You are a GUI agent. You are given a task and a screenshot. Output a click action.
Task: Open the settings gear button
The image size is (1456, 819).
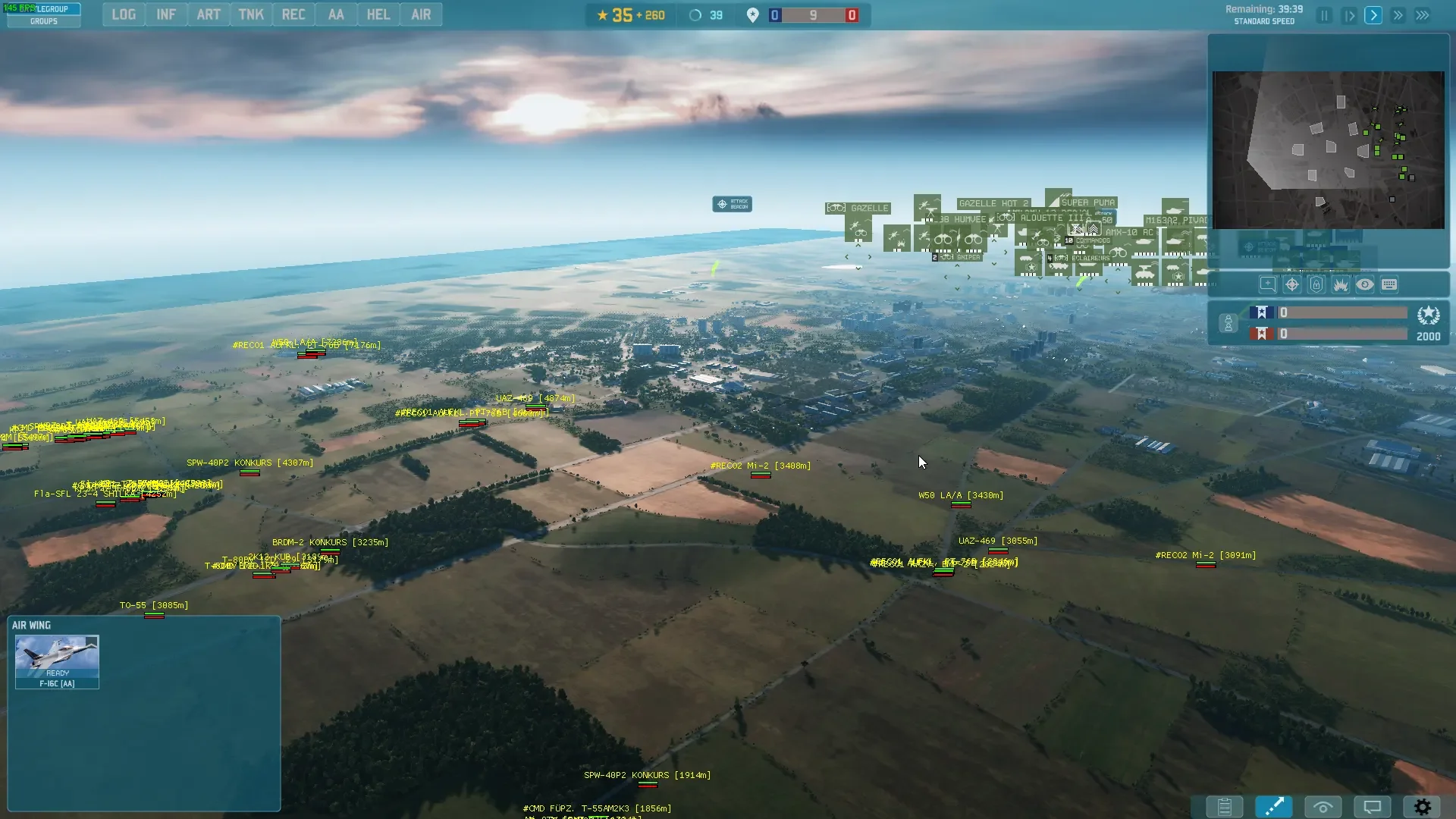1423,807
